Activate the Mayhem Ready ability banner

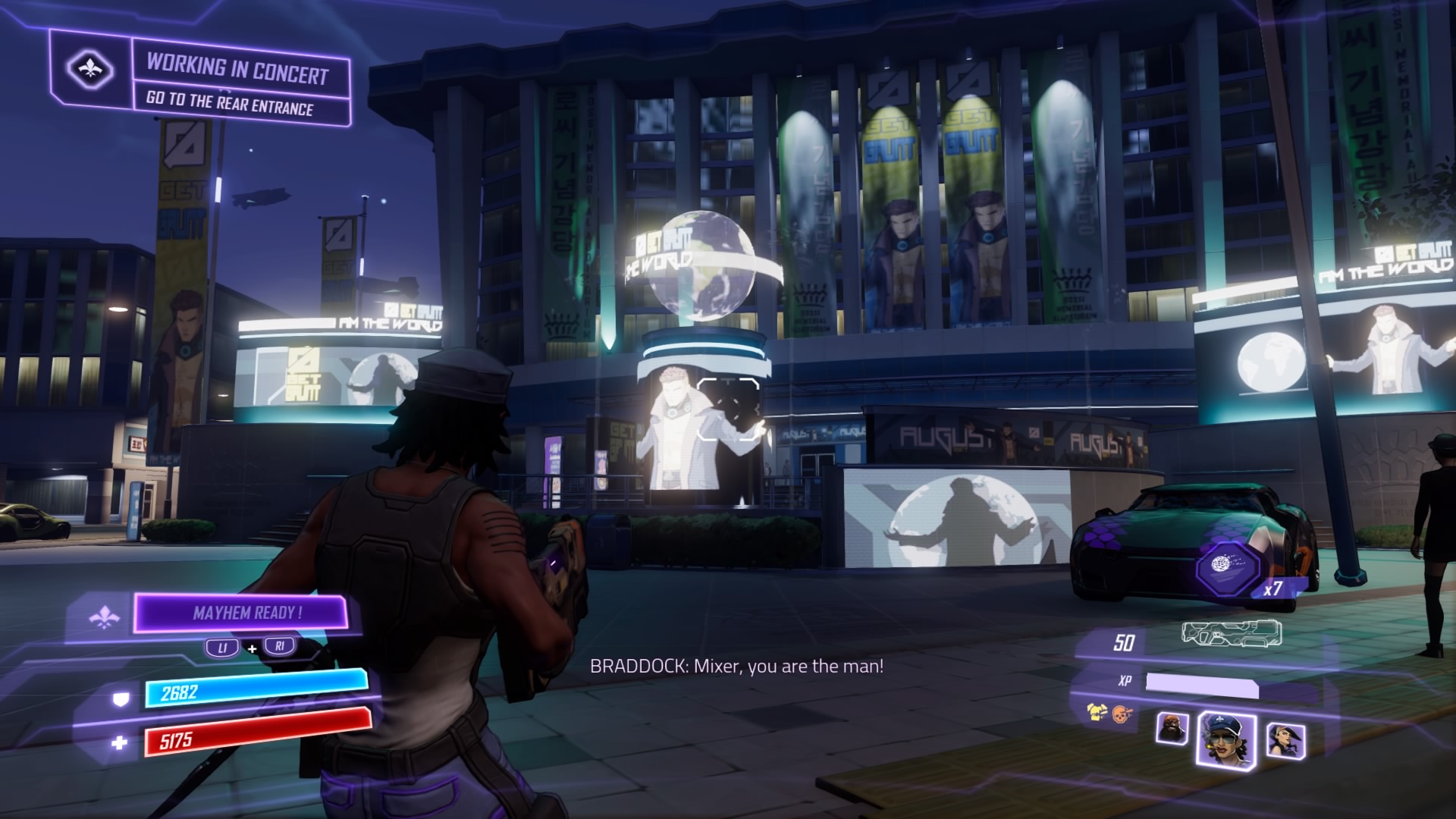click(243, 613)
